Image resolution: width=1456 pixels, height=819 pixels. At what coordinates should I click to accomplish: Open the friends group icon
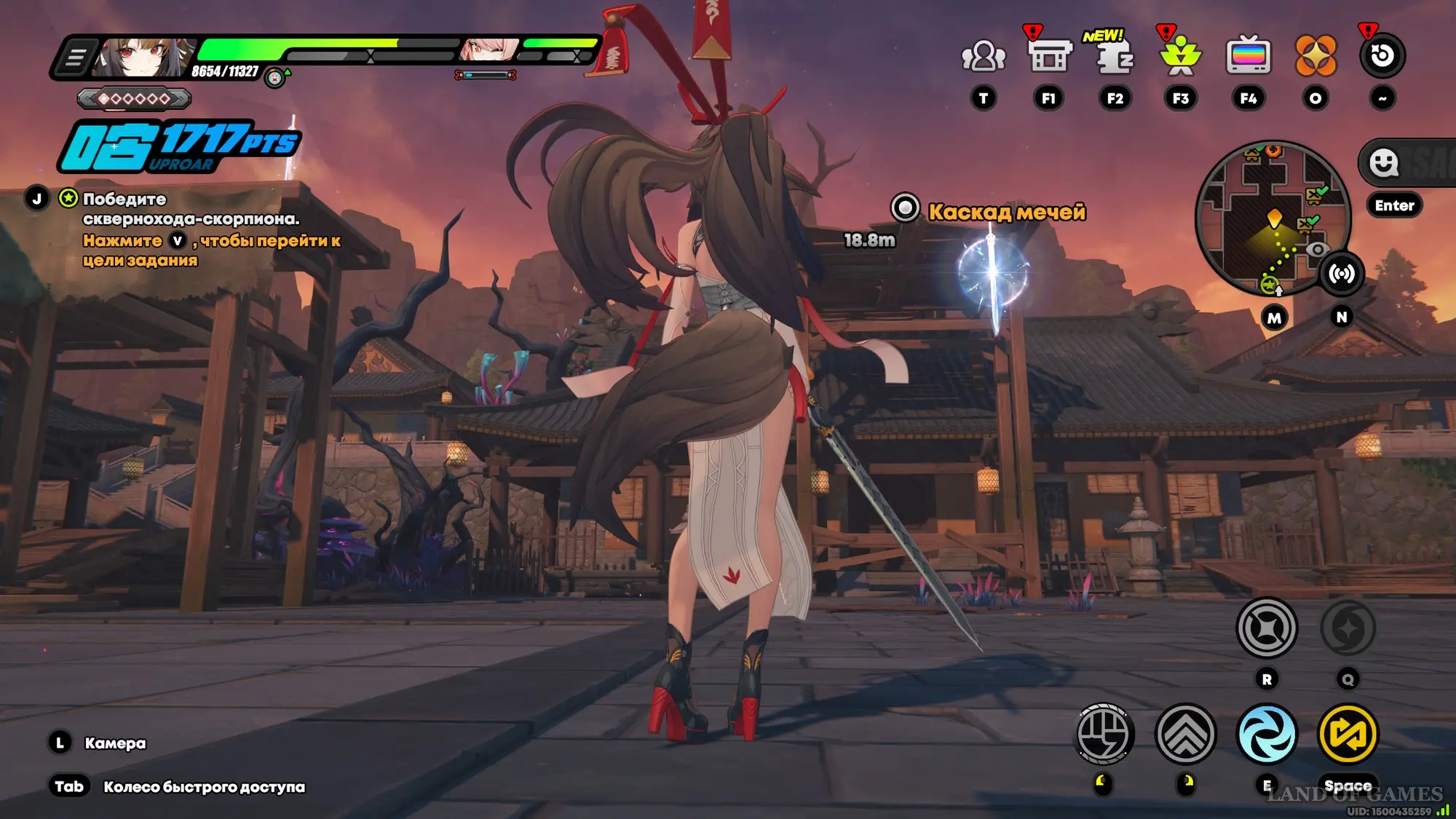(983, 56)
